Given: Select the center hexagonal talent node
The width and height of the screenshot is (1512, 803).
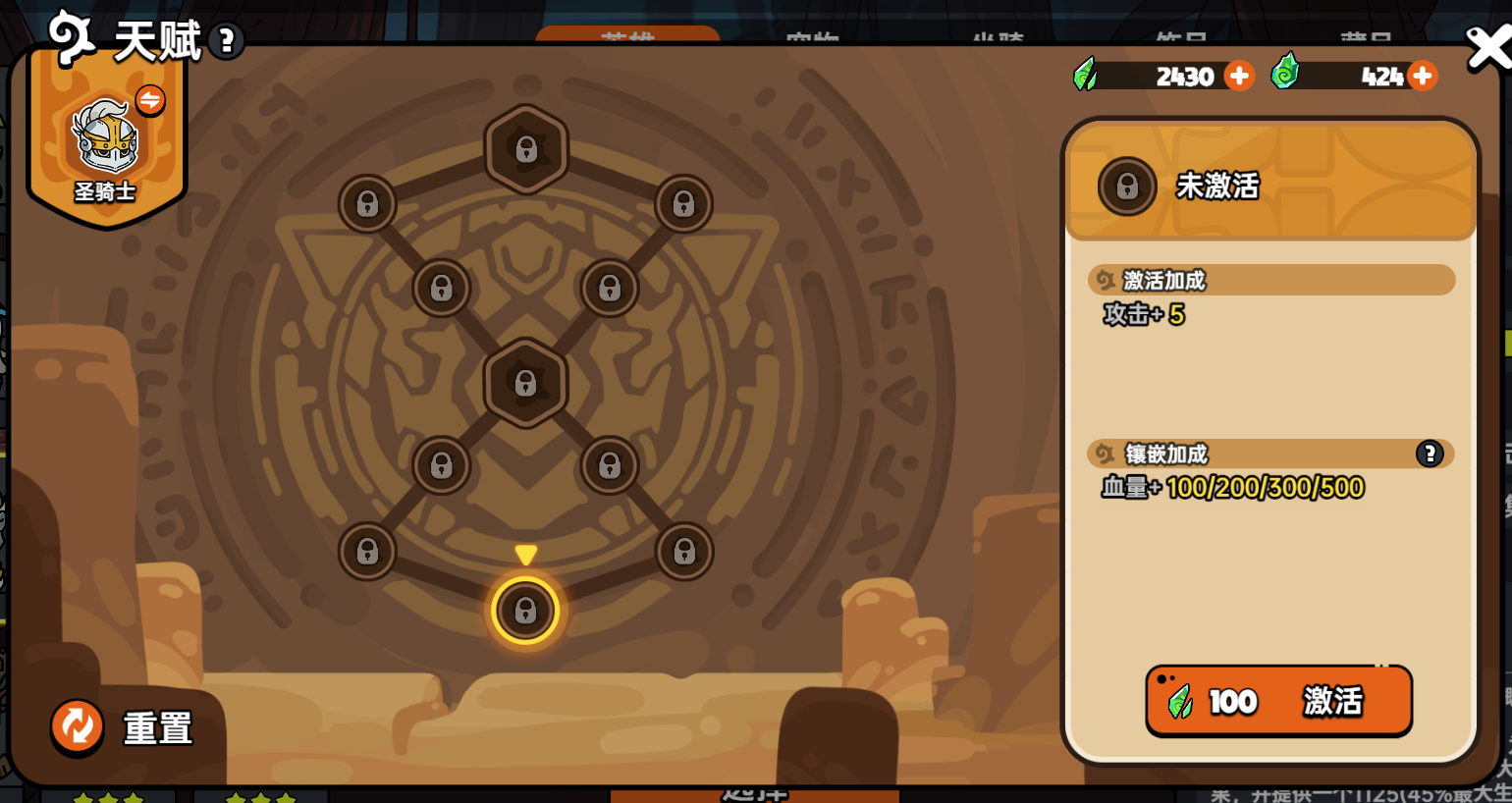Looking at the screenshot, I should point(526,383).
